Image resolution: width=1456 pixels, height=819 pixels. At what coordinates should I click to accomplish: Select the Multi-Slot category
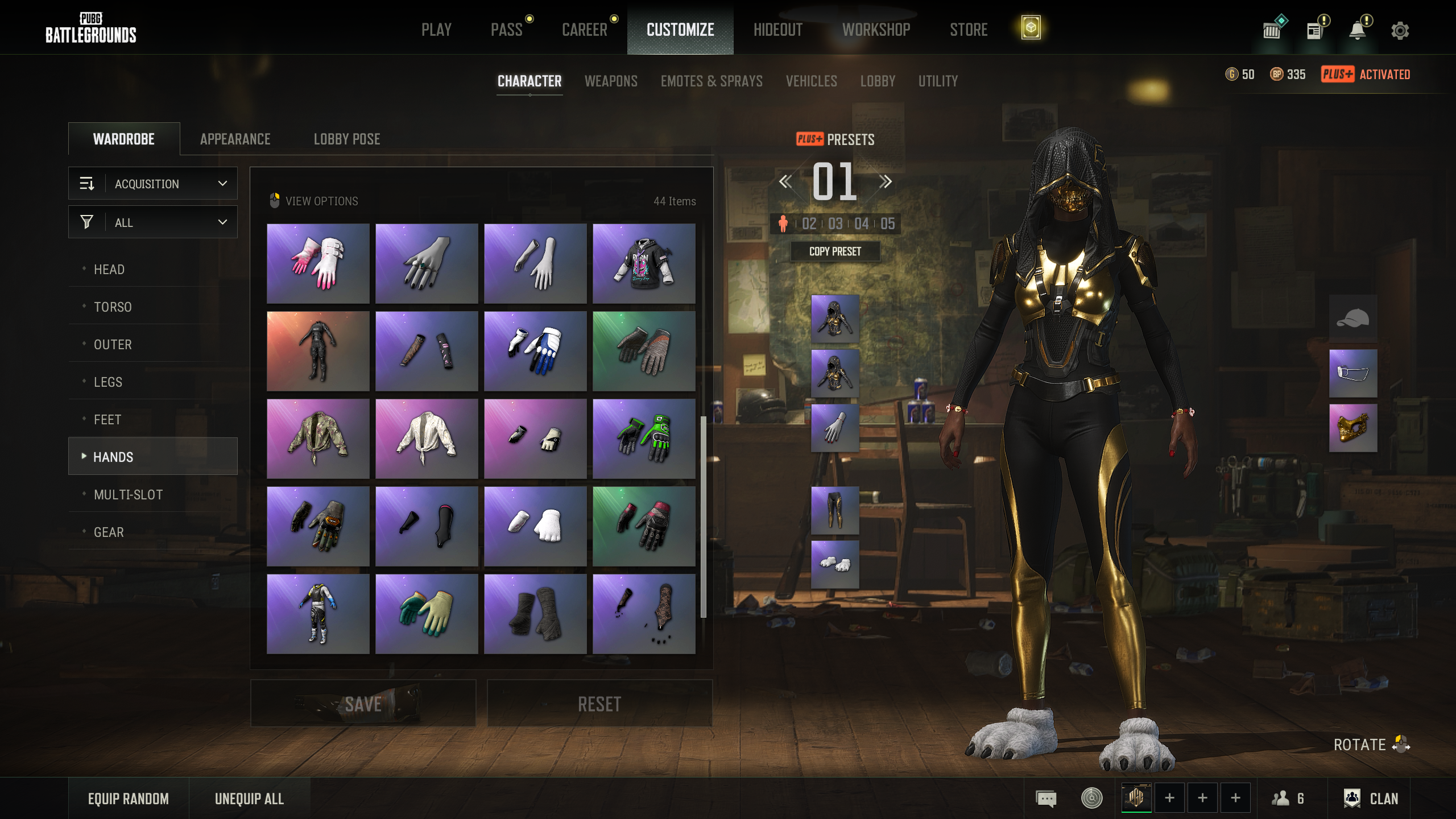(129, 495)
